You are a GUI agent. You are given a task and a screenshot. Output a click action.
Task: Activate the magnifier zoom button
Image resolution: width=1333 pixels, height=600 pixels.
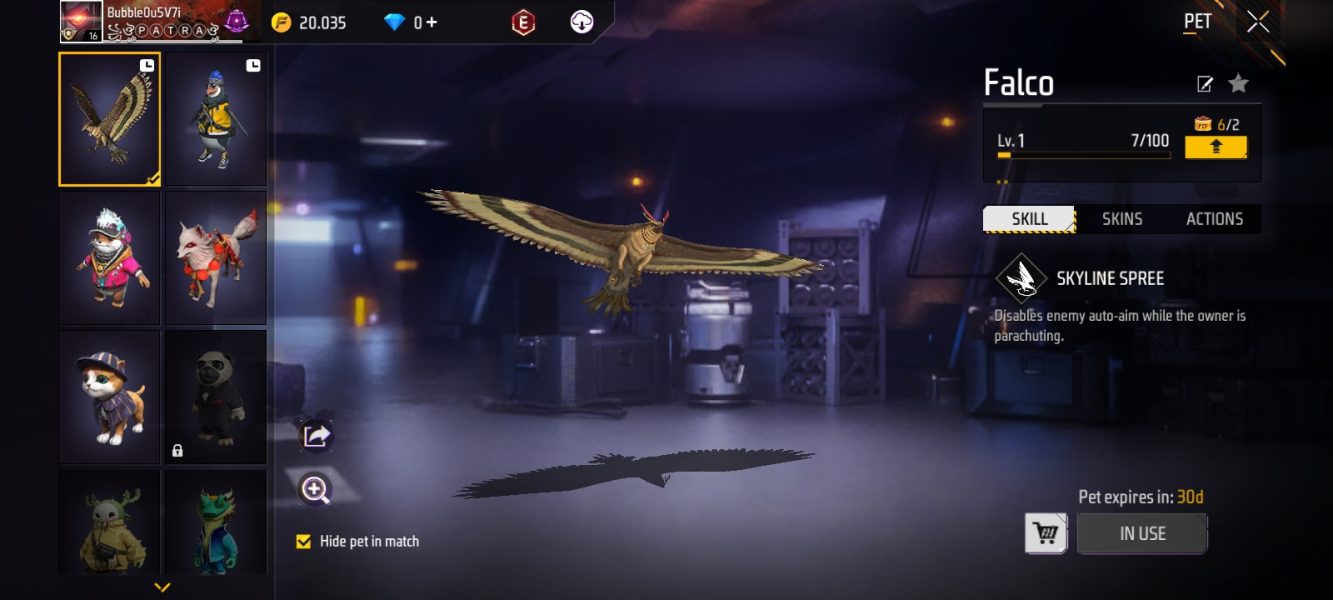(x=316, y=489)
